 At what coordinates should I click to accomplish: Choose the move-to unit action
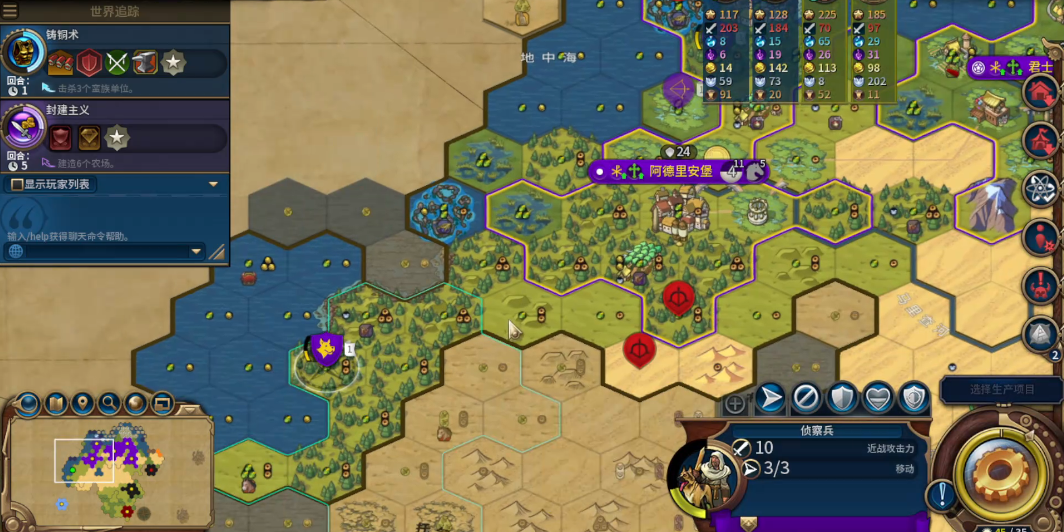click(x=770, y=398)
